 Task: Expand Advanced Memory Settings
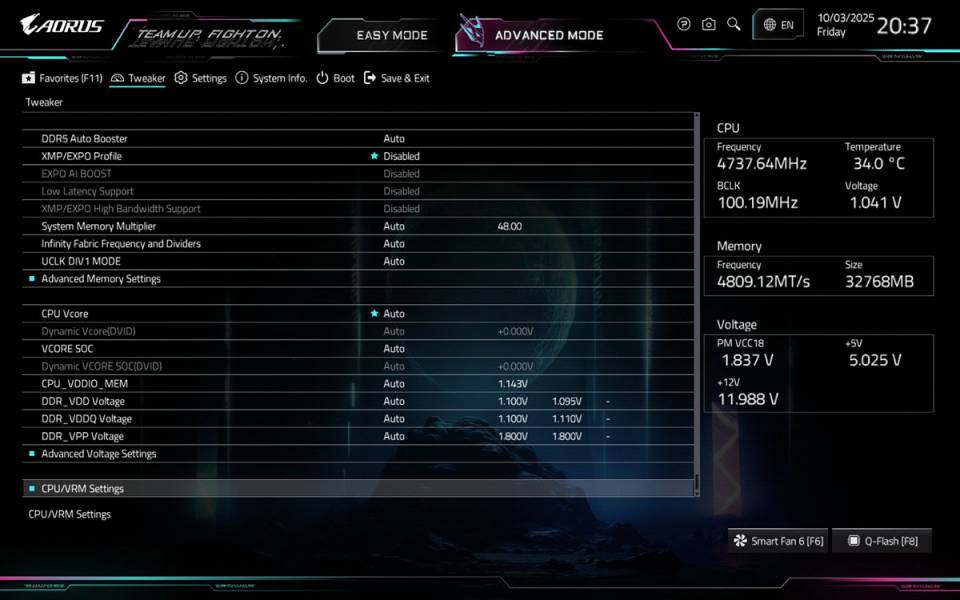click(101, 279)
